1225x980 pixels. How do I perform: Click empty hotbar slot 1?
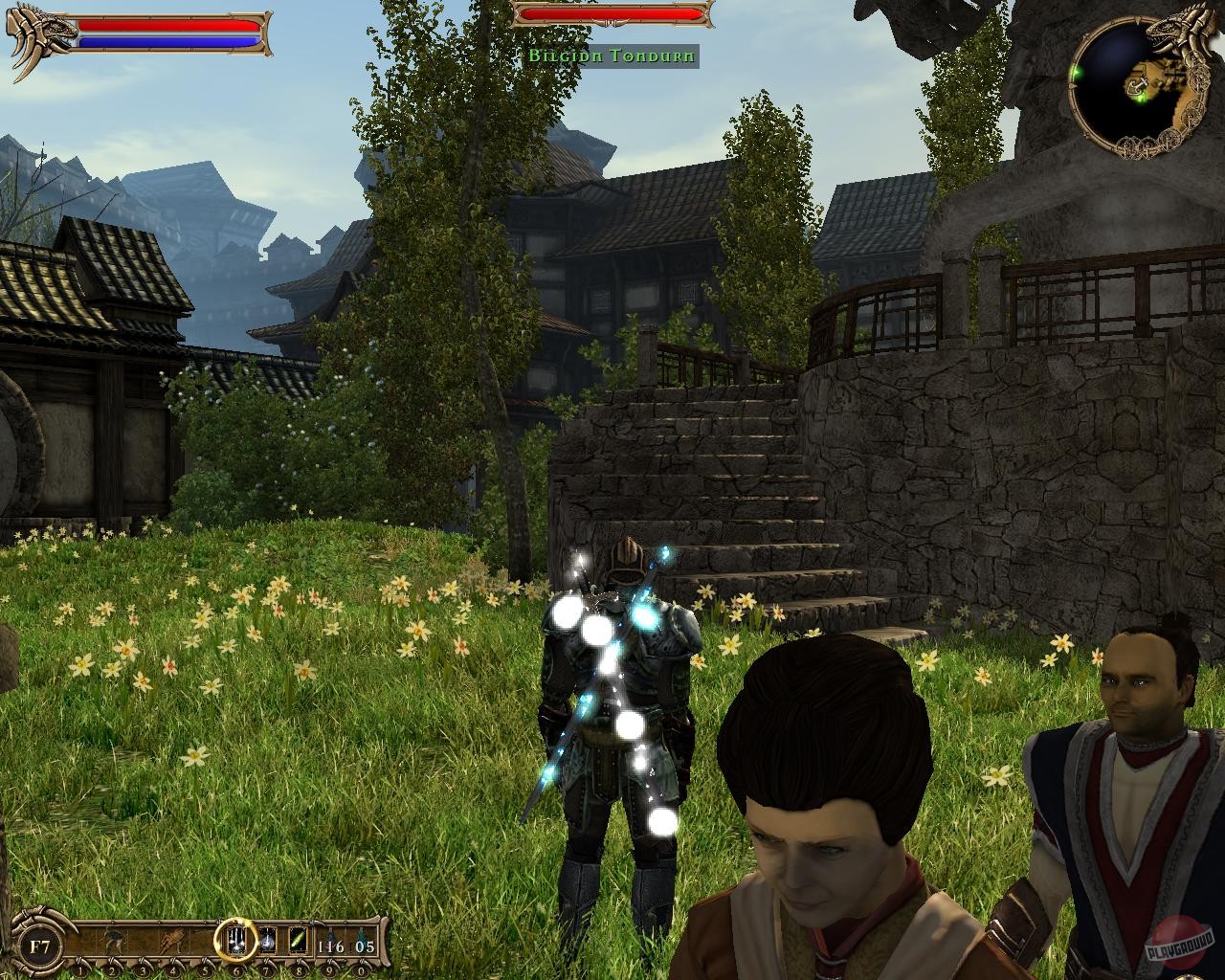tap(80, 941)
